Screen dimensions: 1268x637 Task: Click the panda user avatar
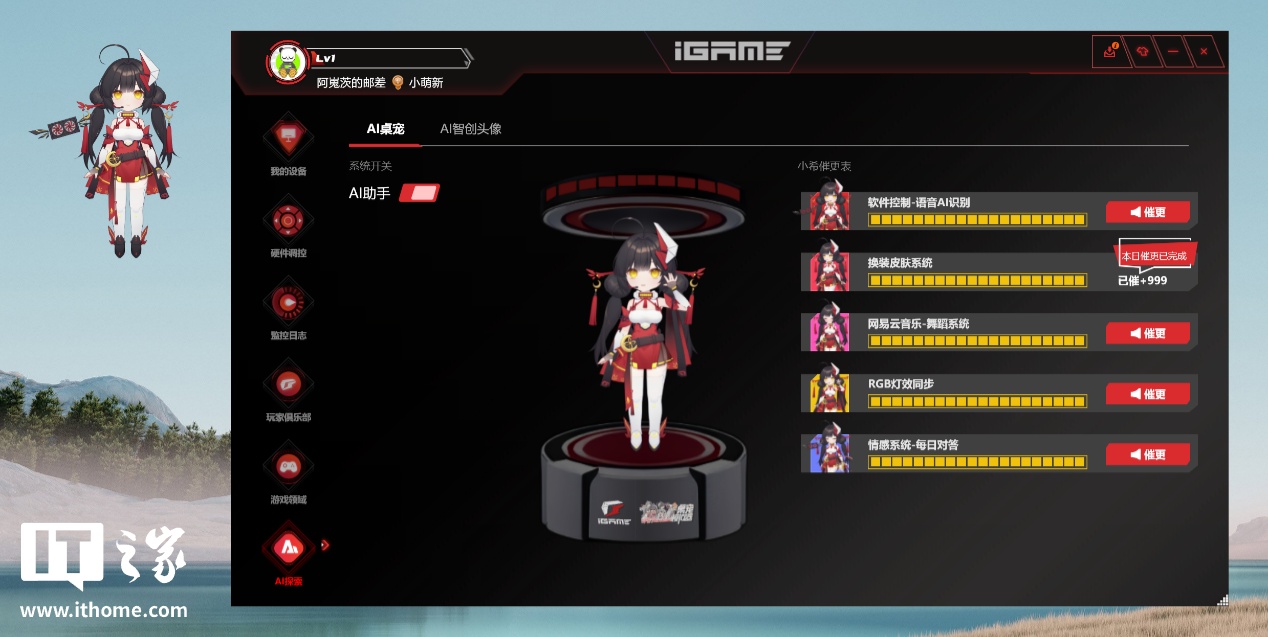(x=286, y=62)
